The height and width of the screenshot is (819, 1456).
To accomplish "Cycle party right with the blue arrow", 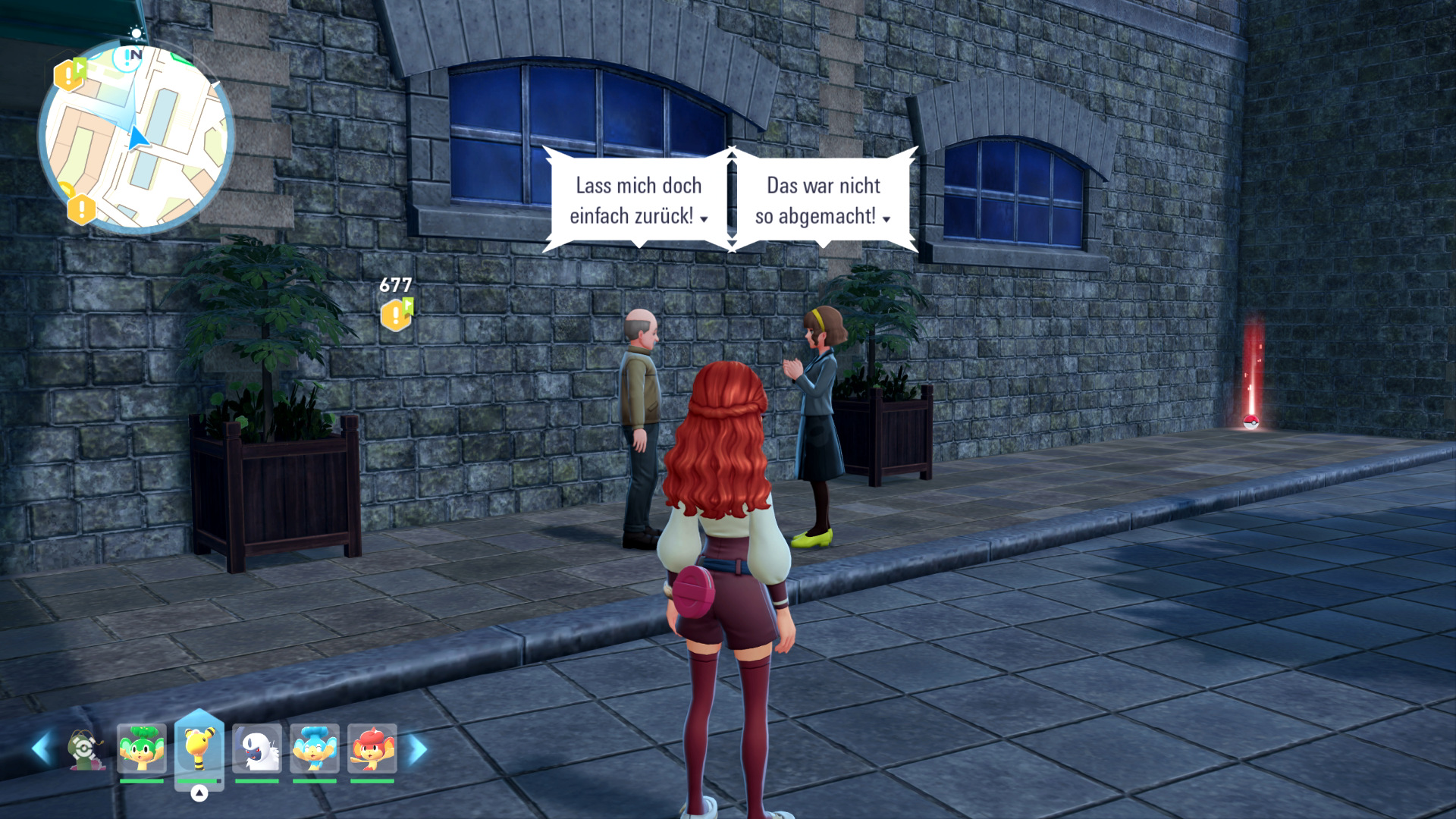I will tap(417, 749).
